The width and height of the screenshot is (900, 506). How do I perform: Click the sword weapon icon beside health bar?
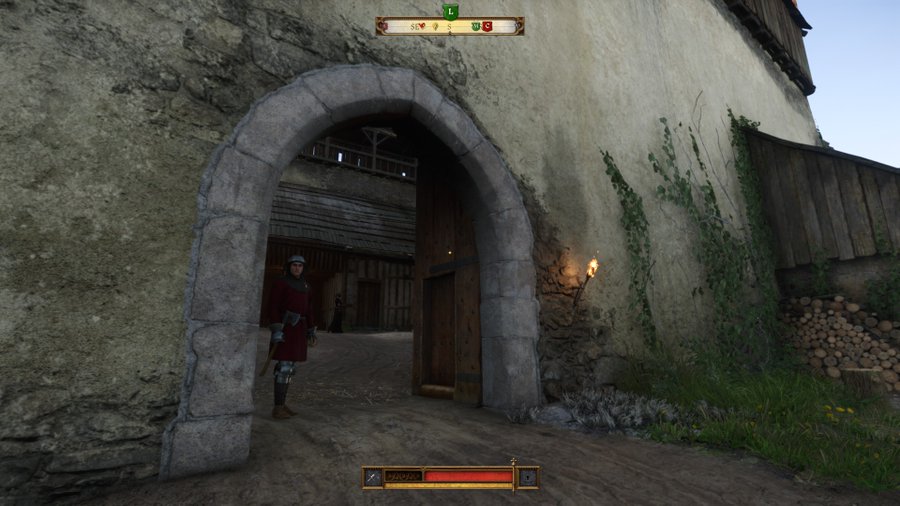coord(372,477)
